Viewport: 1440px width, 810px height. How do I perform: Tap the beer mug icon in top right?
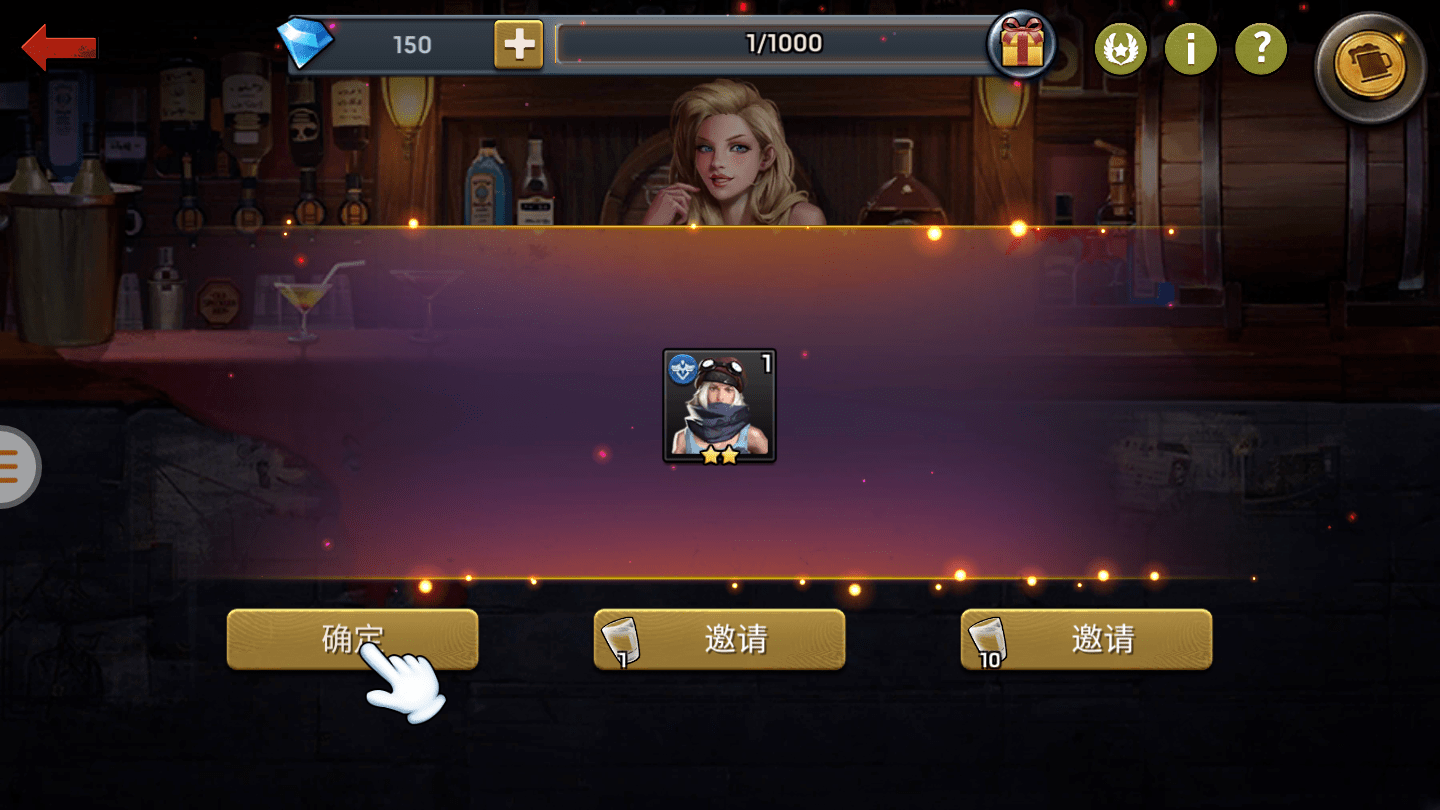(x=1370, y=68)
